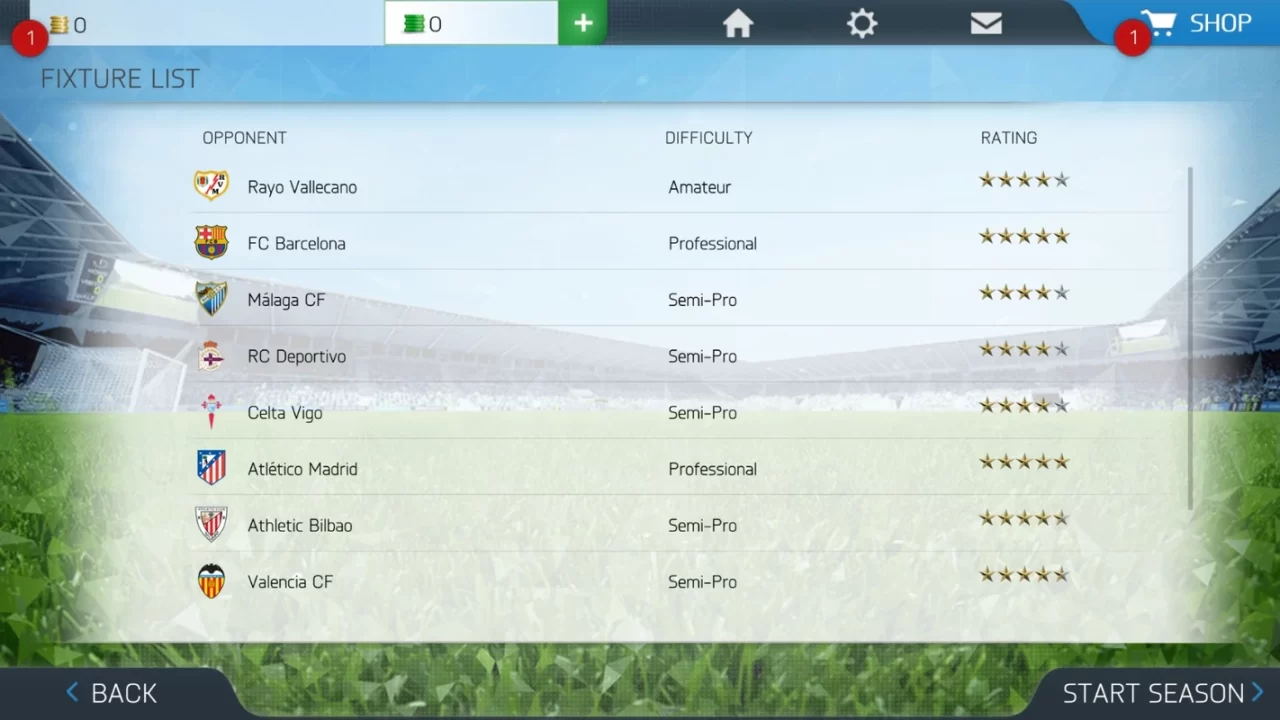This screenshot has width=1280, height=720.
Task: Click the FC Barcelona club crest
Action: point(211,243)
